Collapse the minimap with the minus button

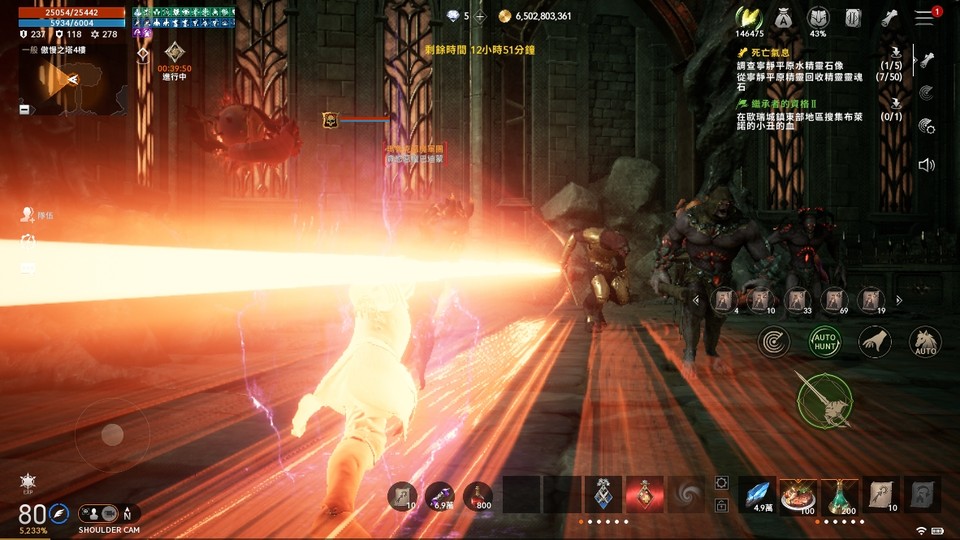tap(25, 109)
